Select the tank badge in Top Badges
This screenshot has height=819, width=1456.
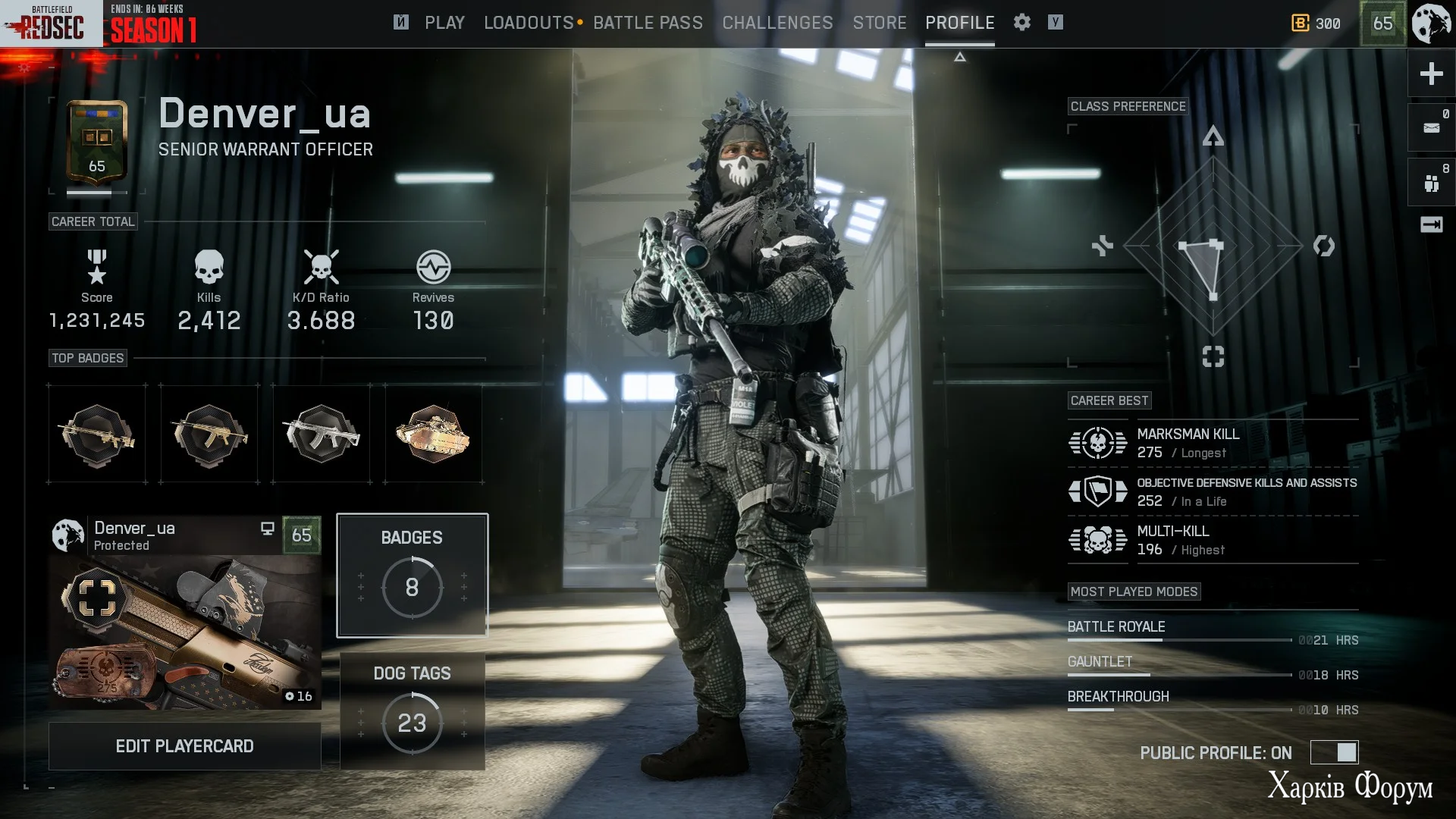(x=433, y=434)
